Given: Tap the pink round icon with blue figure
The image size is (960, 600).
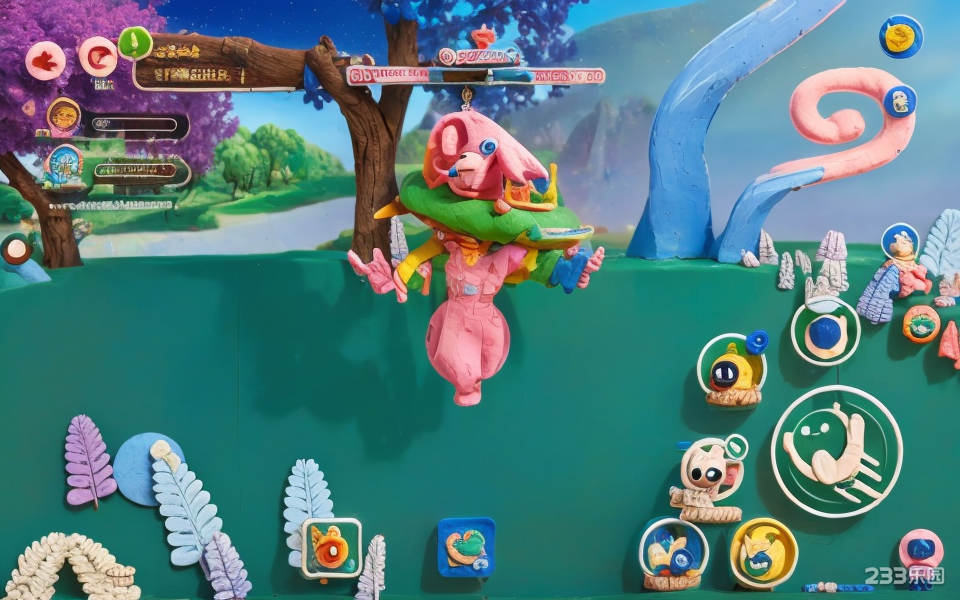Looking at the screenshot, I should click(x=920, y=549).
